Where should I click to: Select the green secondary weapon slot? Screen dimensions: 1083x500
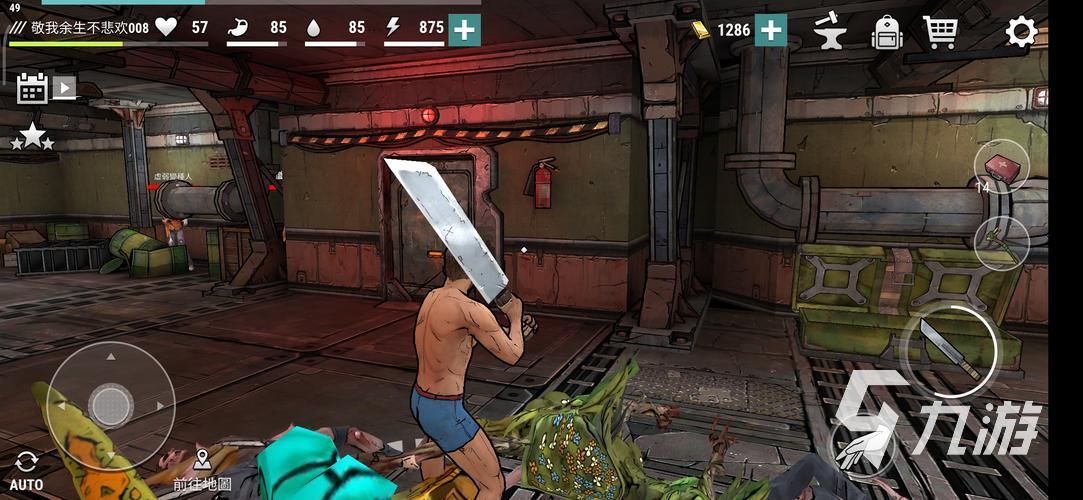[1001, 242]
